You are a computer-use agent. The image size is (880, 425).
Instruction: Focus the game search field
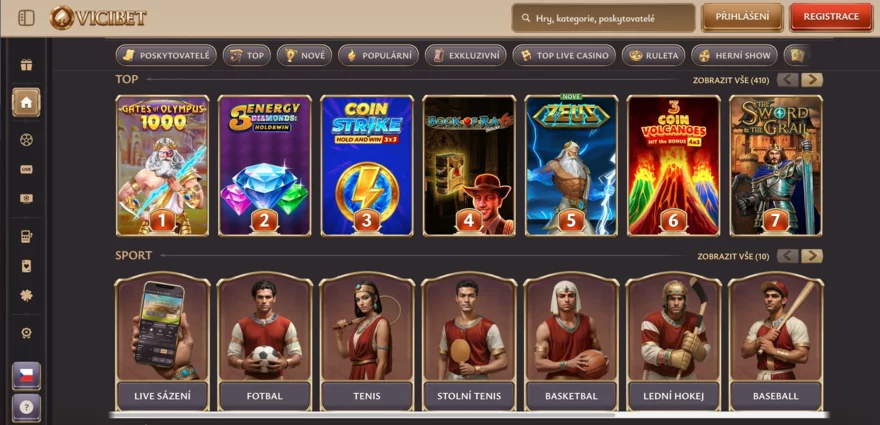point(612,18)
